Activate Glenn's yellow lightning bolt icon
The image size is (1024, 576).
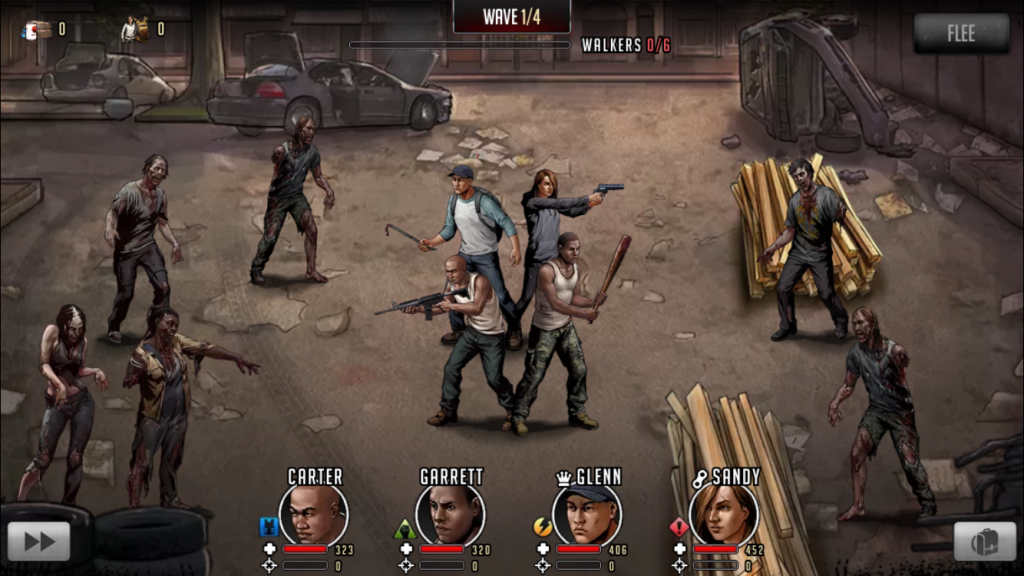pyautogui.click(x=543, y=527)
